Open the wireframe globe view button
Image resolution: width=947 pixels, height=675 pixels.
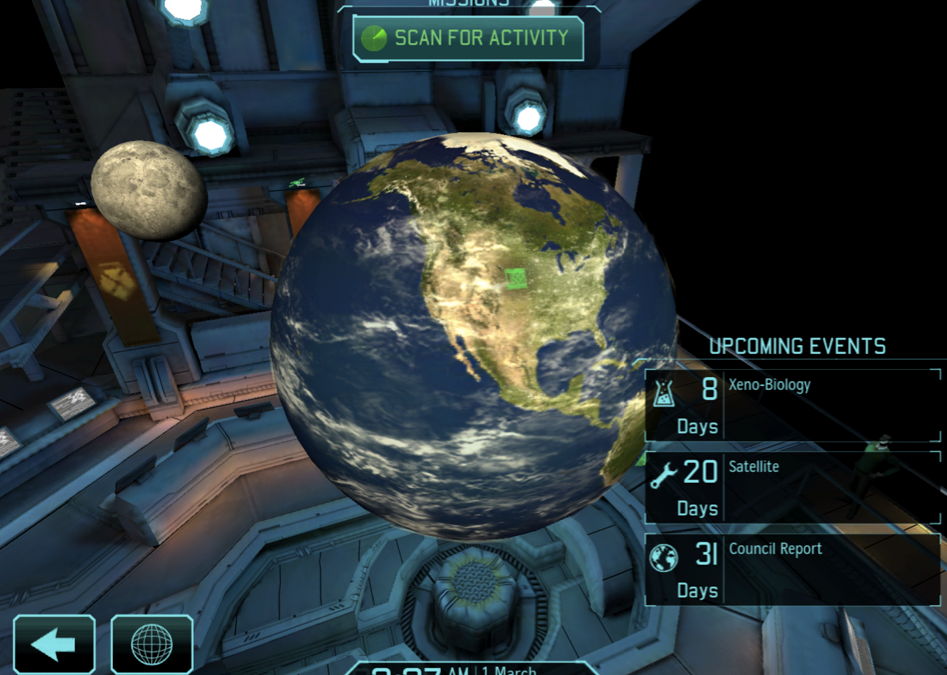tap(152, 644)
